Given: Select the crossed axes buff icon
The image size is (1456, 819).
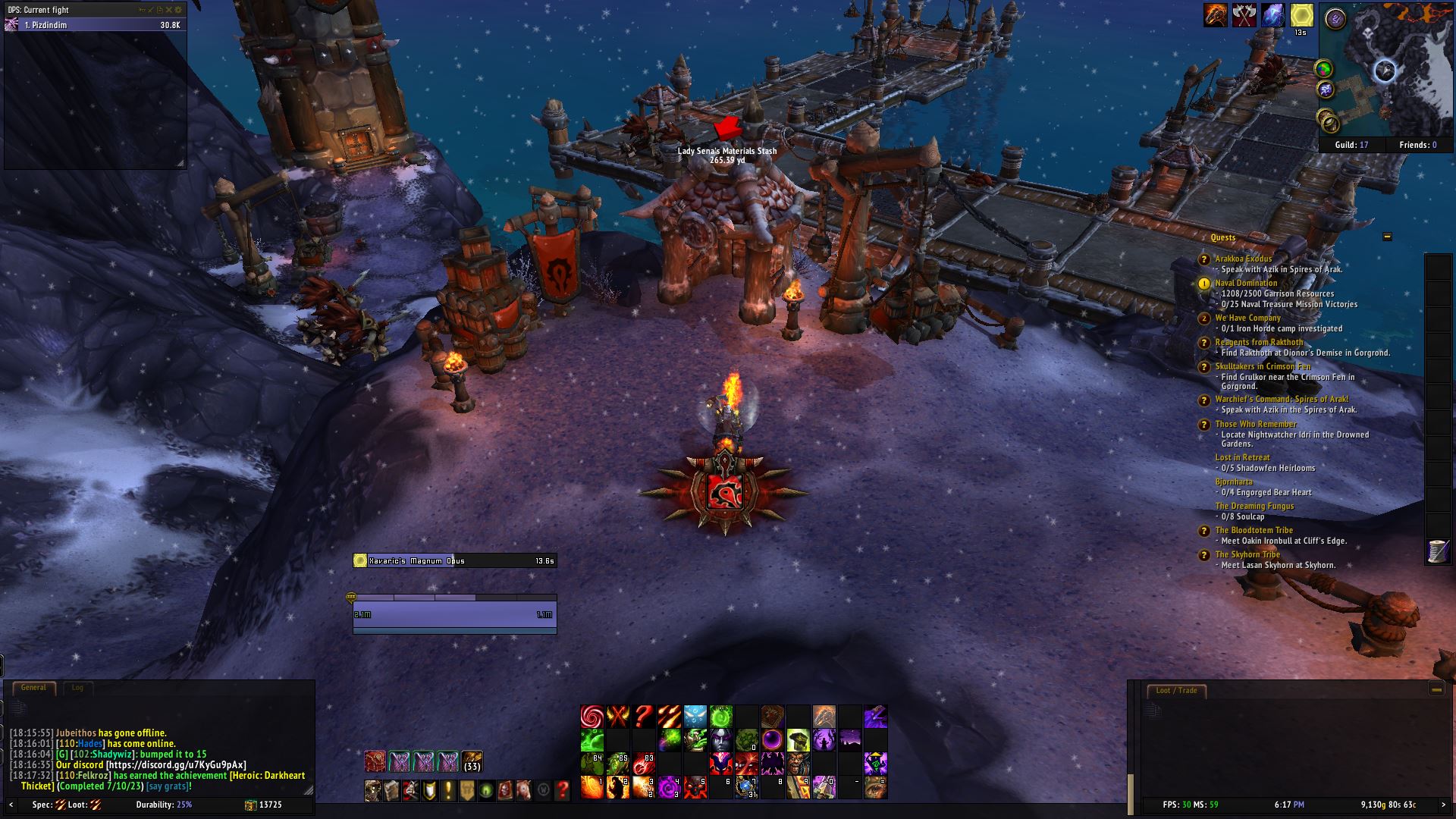Looking at the screenshot, I should [x=1244, y=15].
